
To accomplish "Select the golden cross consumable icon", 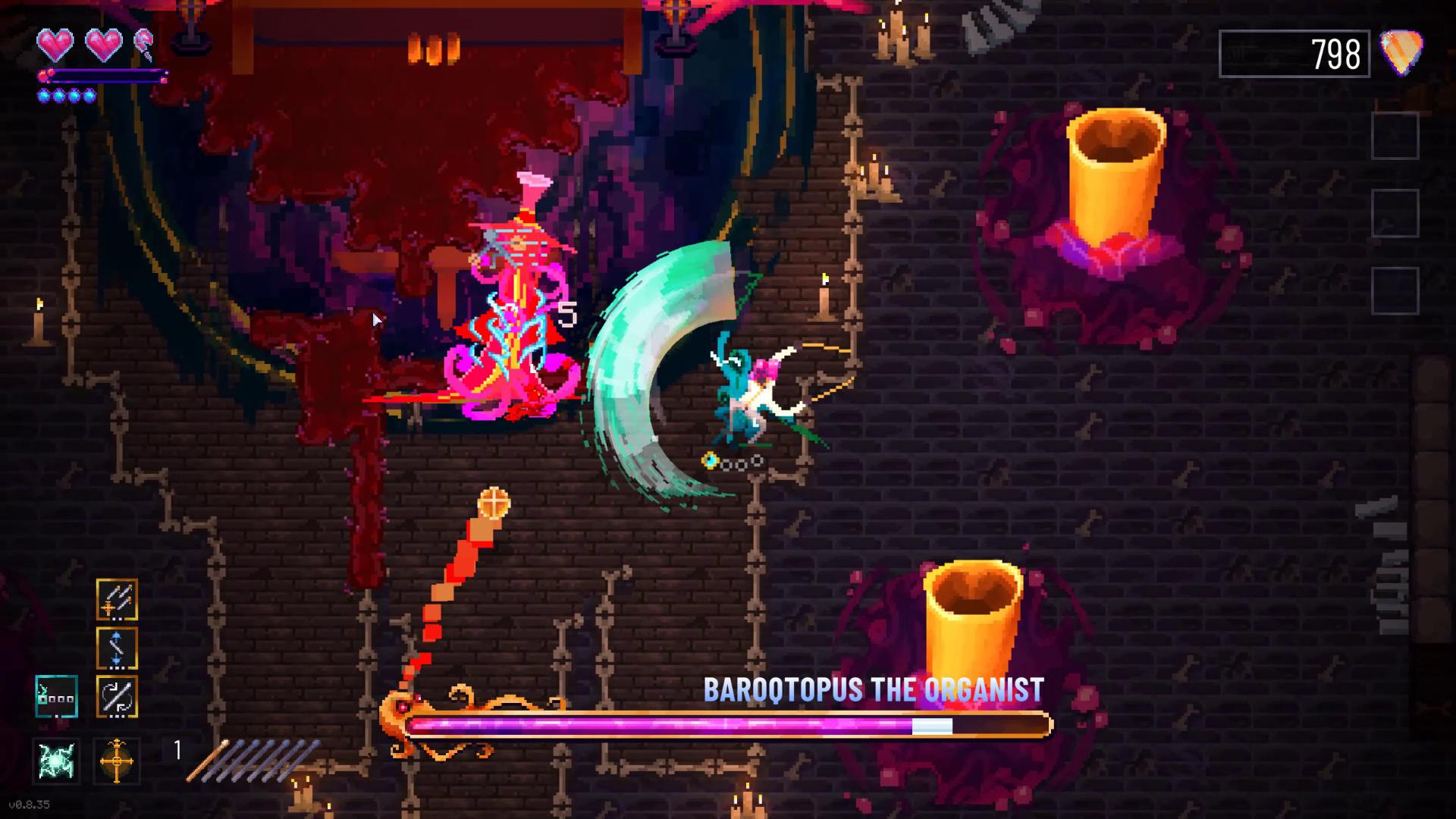I will point(115,761).
